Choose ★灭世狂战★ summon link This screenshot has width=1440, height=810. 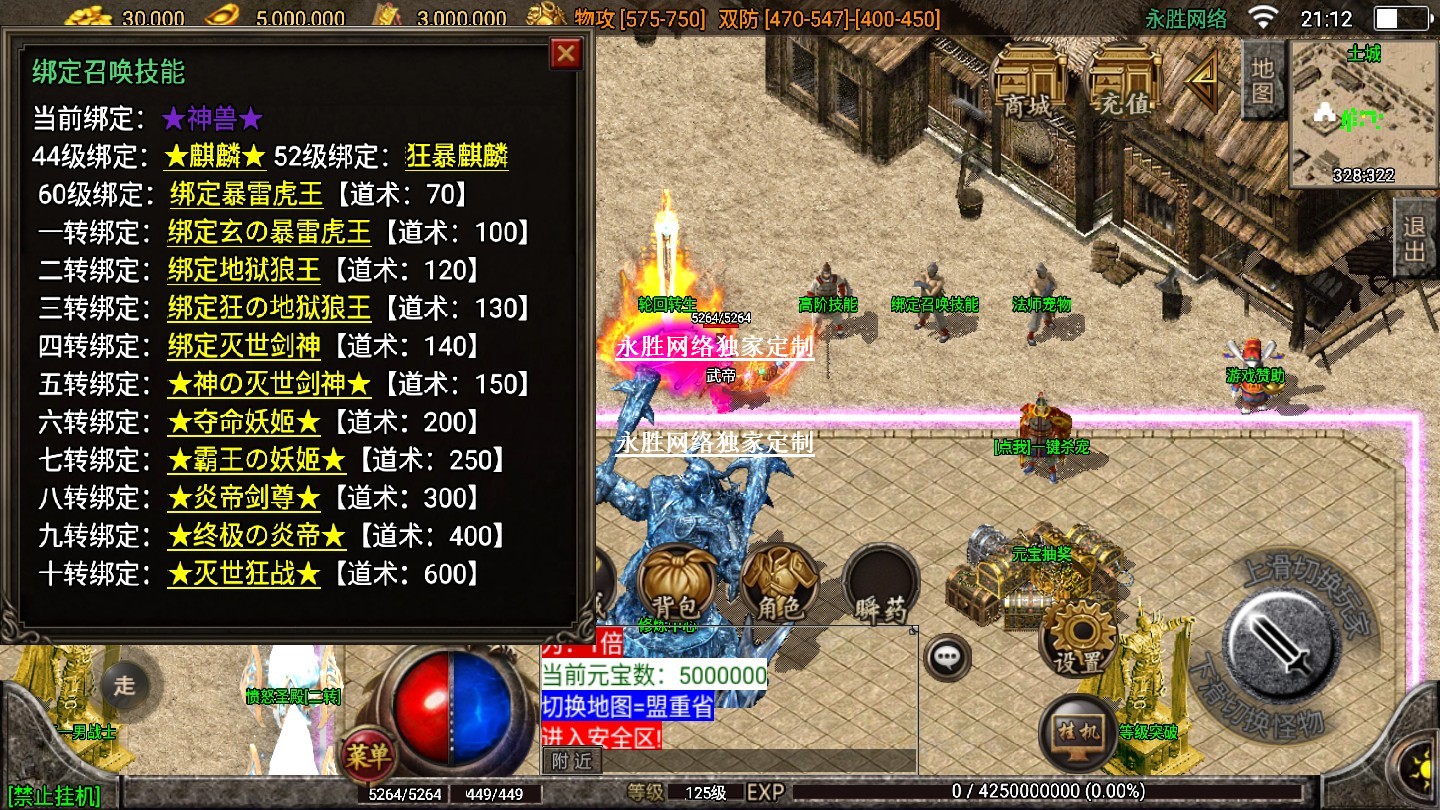pos(244,574)
